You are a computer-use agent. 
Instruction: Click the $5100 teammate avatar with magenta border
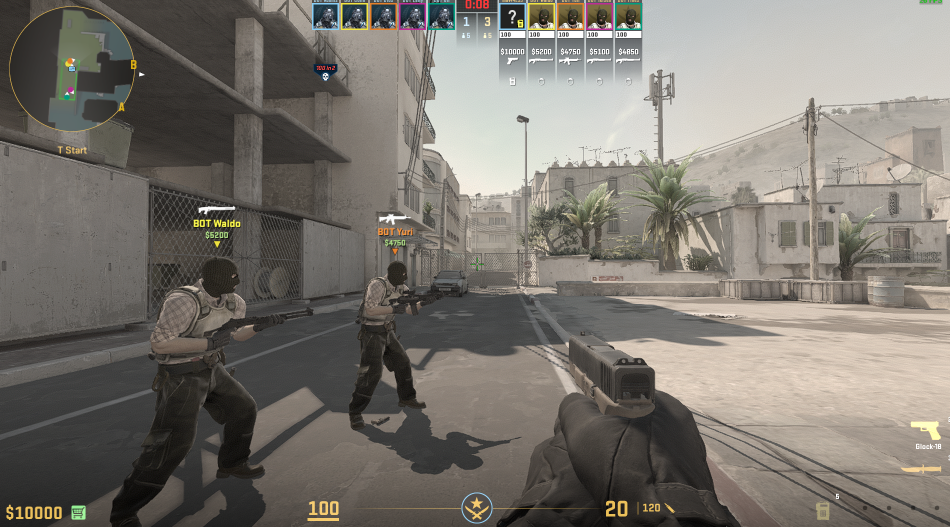pyautogui.click(x=599, y=15)
